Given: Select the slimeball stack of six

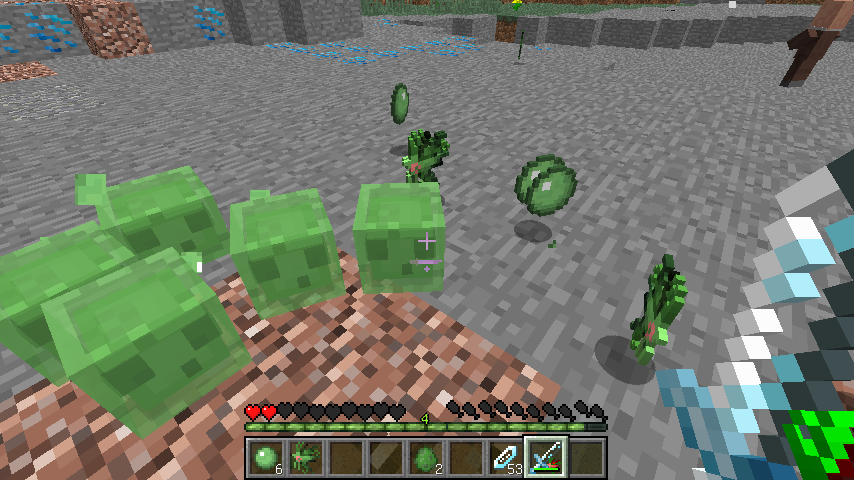Looking at the screenshot, I should pos(265,458).
